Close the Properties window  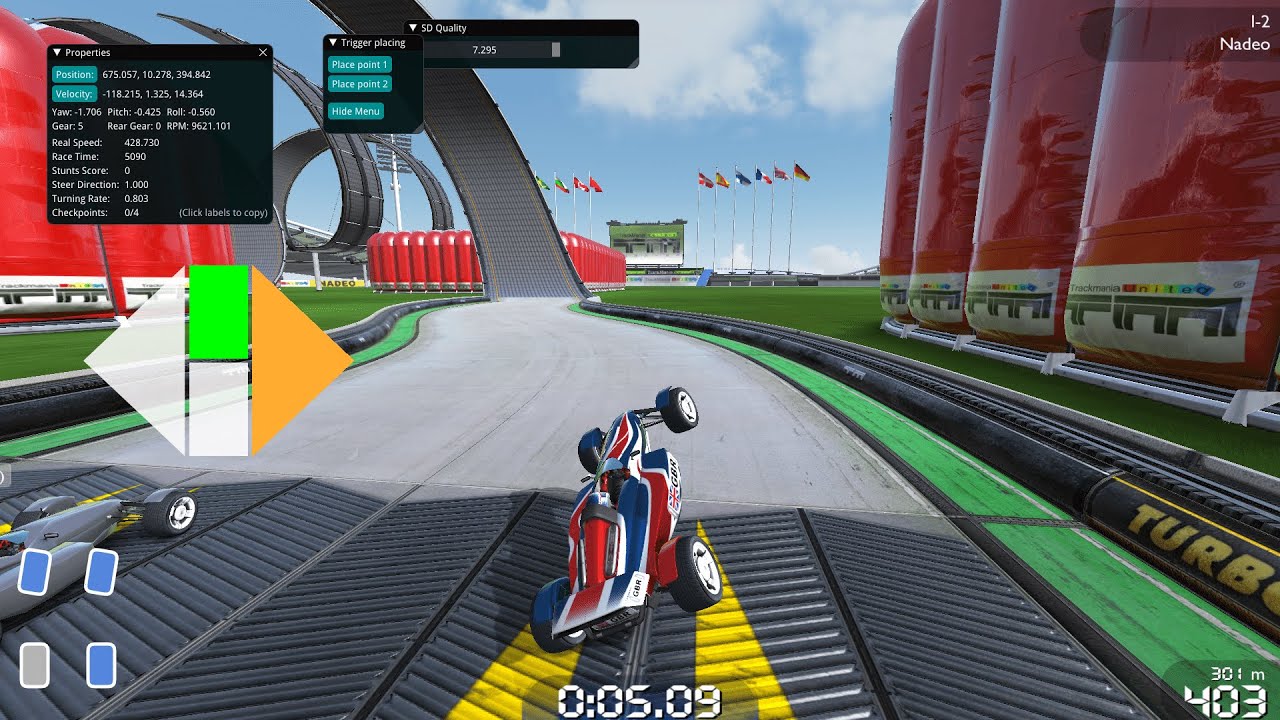[263, 52]
